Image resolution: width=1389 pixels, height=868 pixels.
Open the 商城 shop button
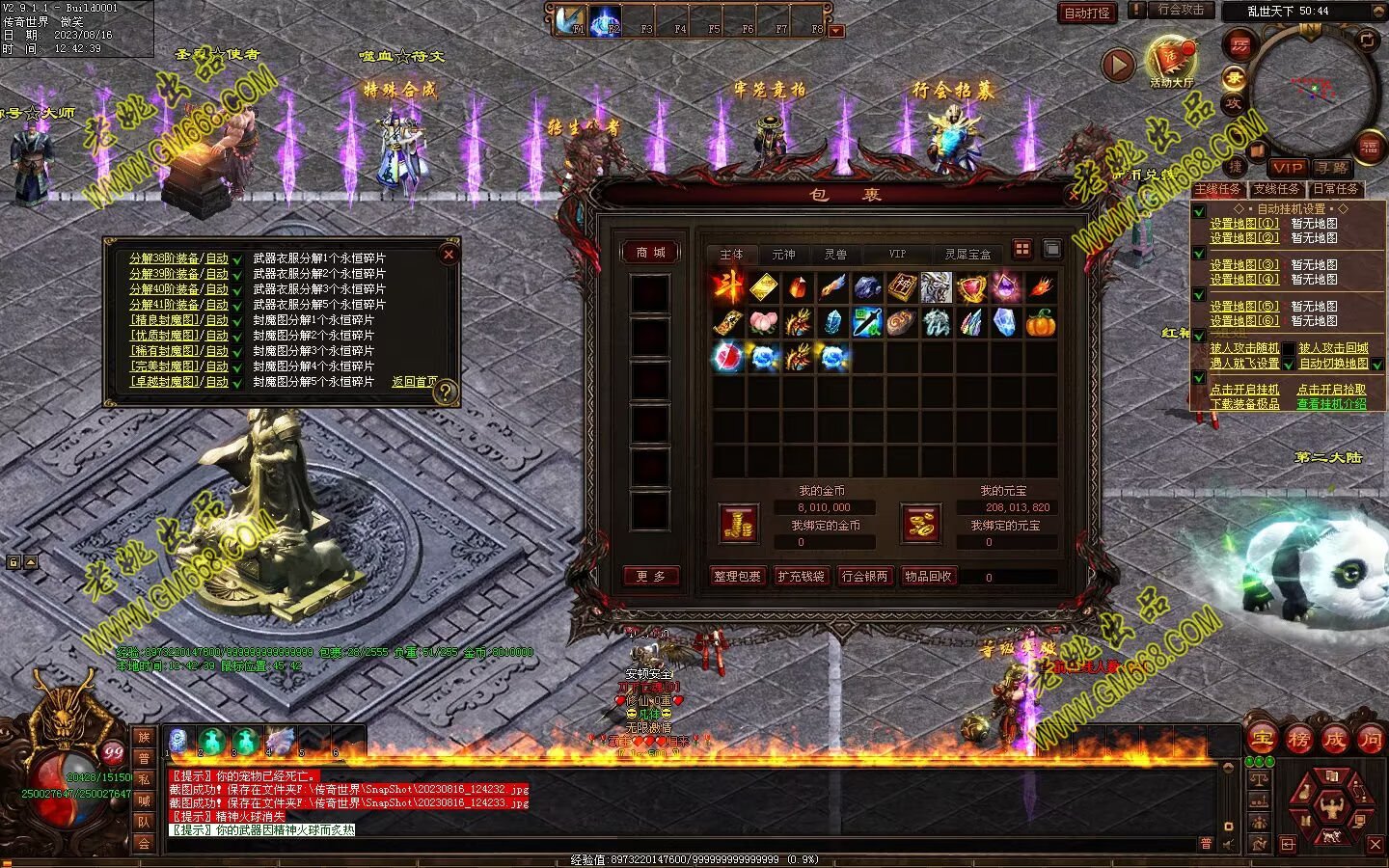tap(651, 253)
